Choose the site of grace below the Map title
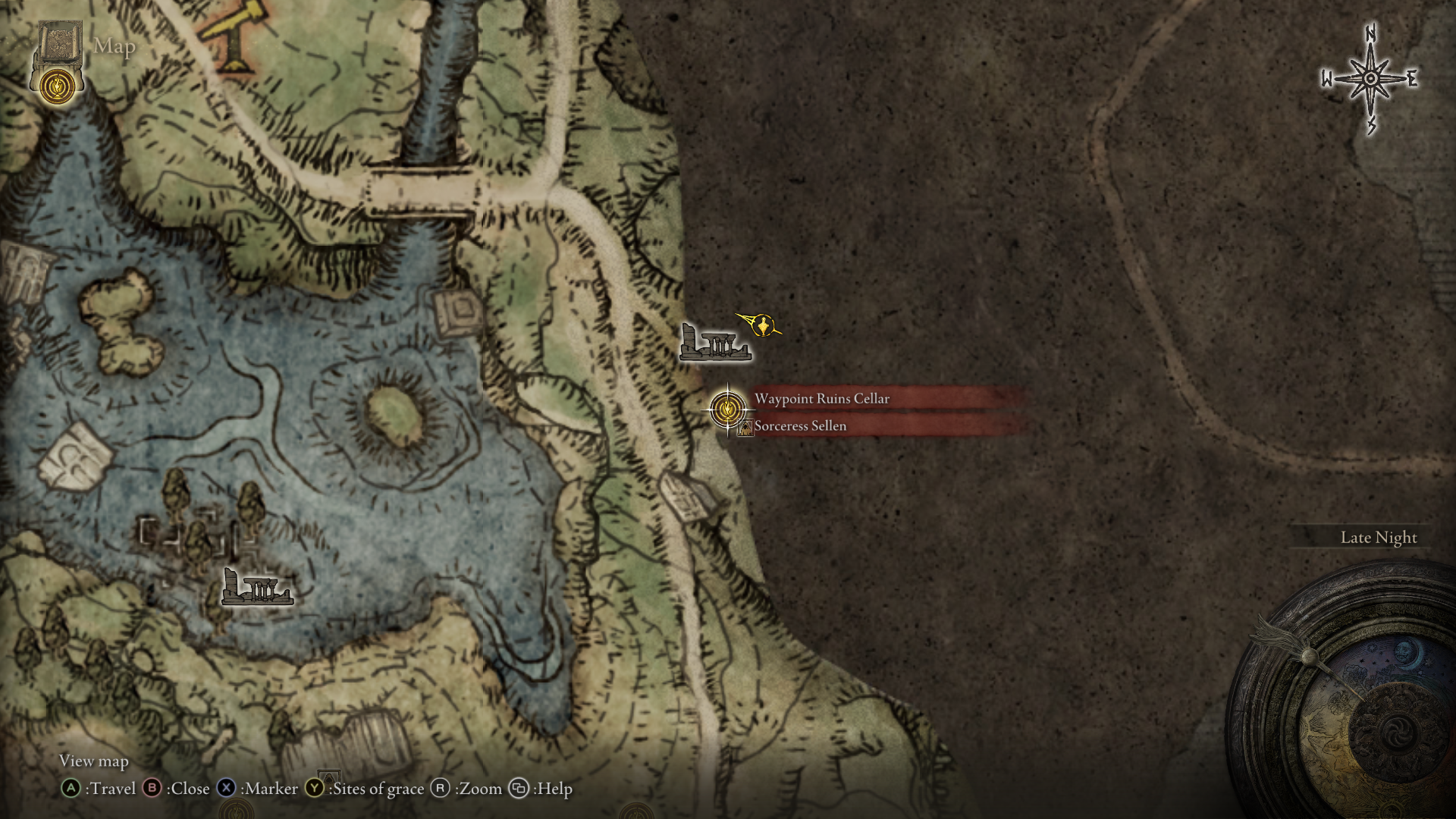The image size is (1456, 819). [57, 86]
